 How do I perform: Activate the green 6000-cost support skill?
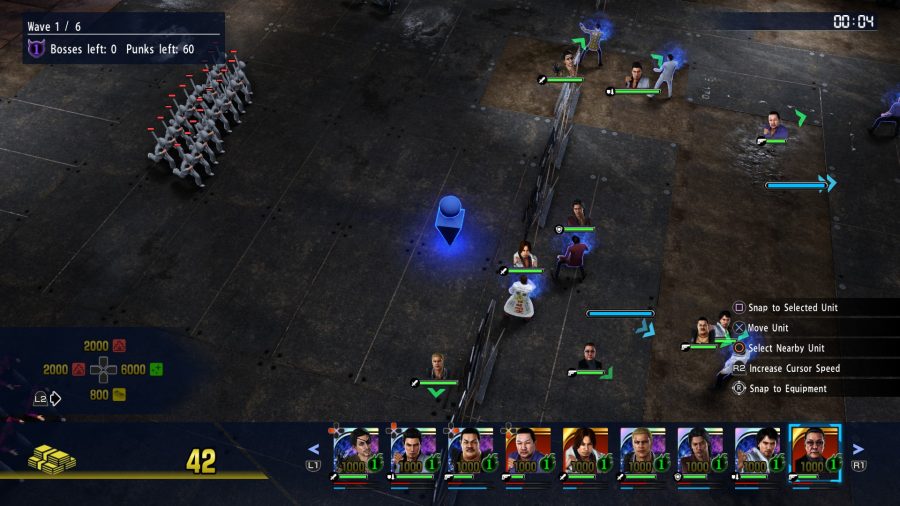pos(156,369)
